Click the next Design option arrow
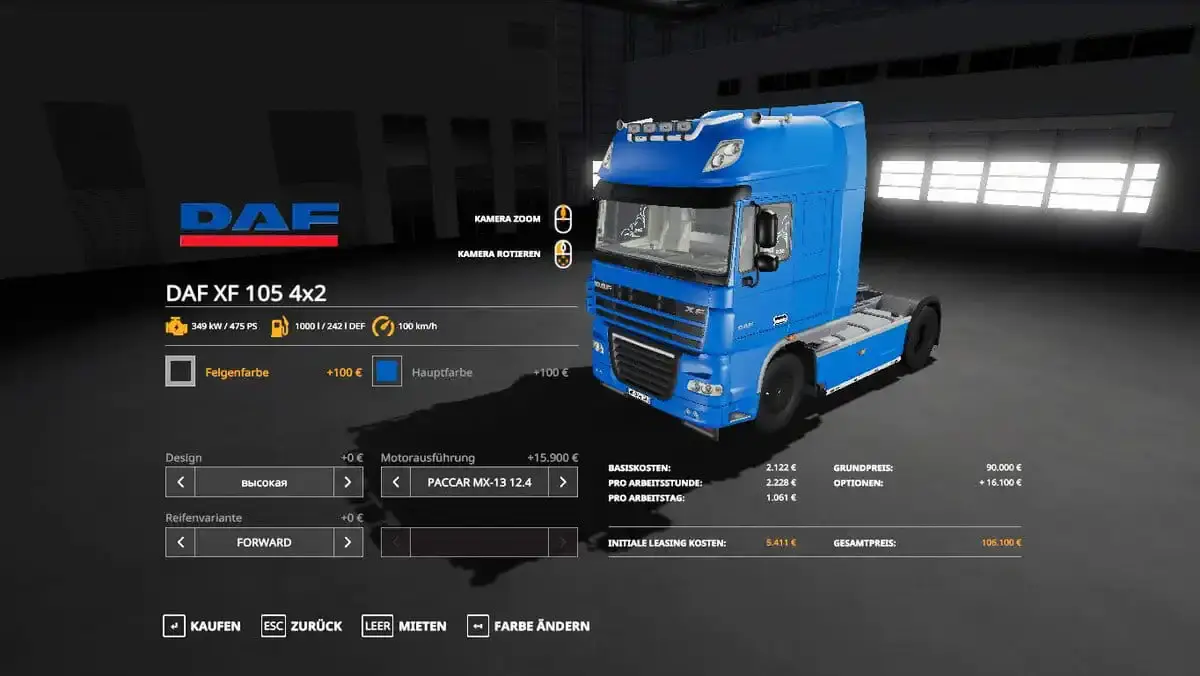This screenshot has width=1200, height=676. tap(347, 482)
